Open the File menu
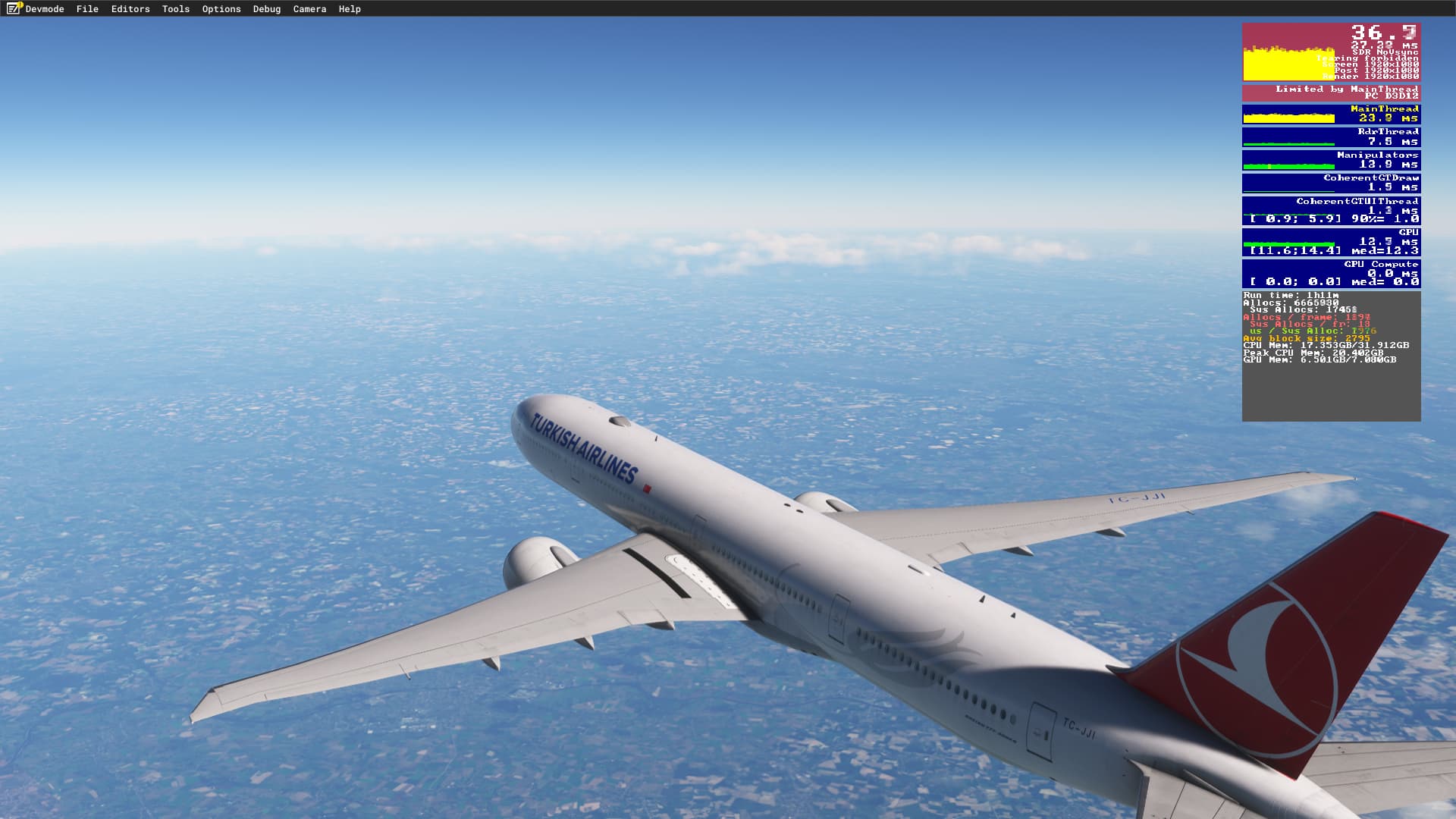The height and width of the screenshot is (819, 1456). [87, 8]
